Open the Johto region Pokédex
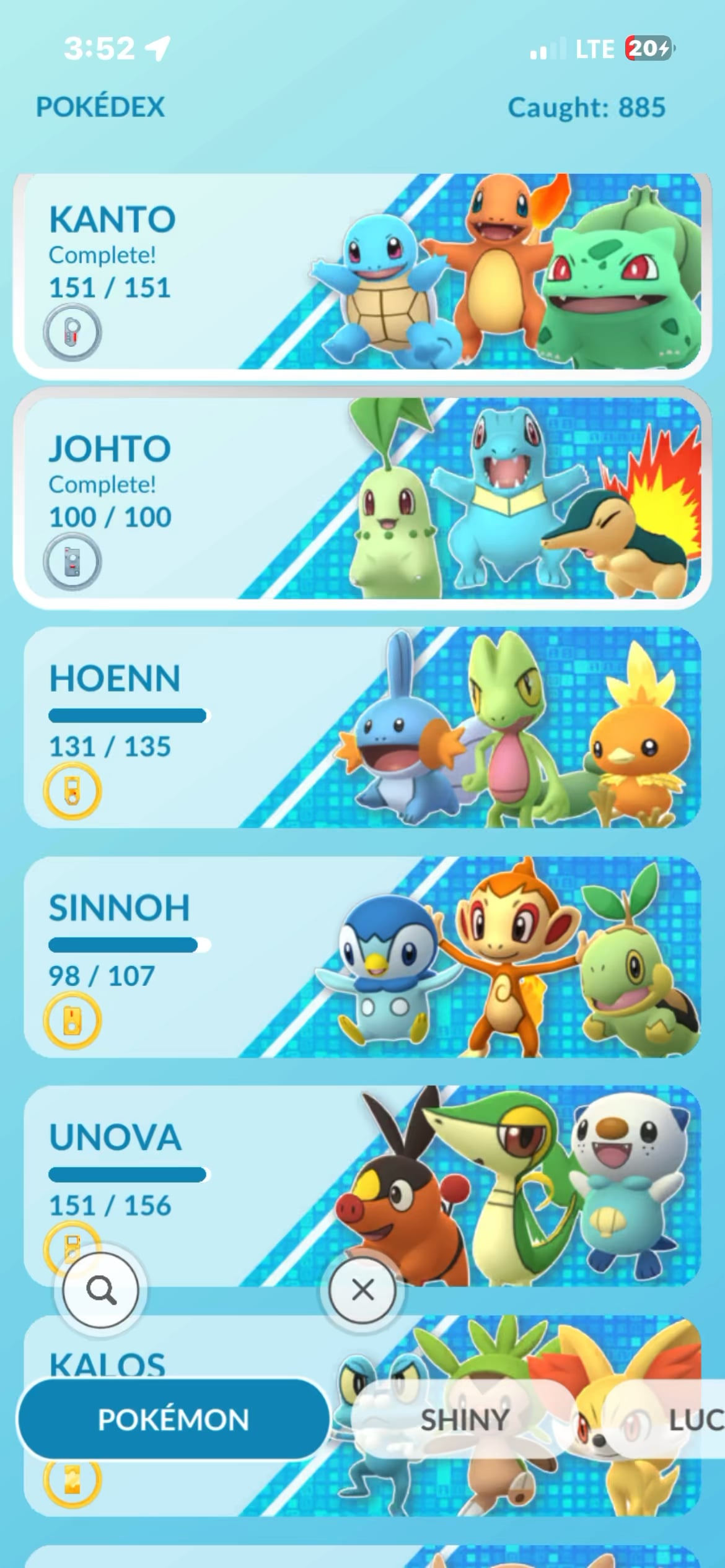The height and width of the screenshot is (1568, 725). pos(362,499)
